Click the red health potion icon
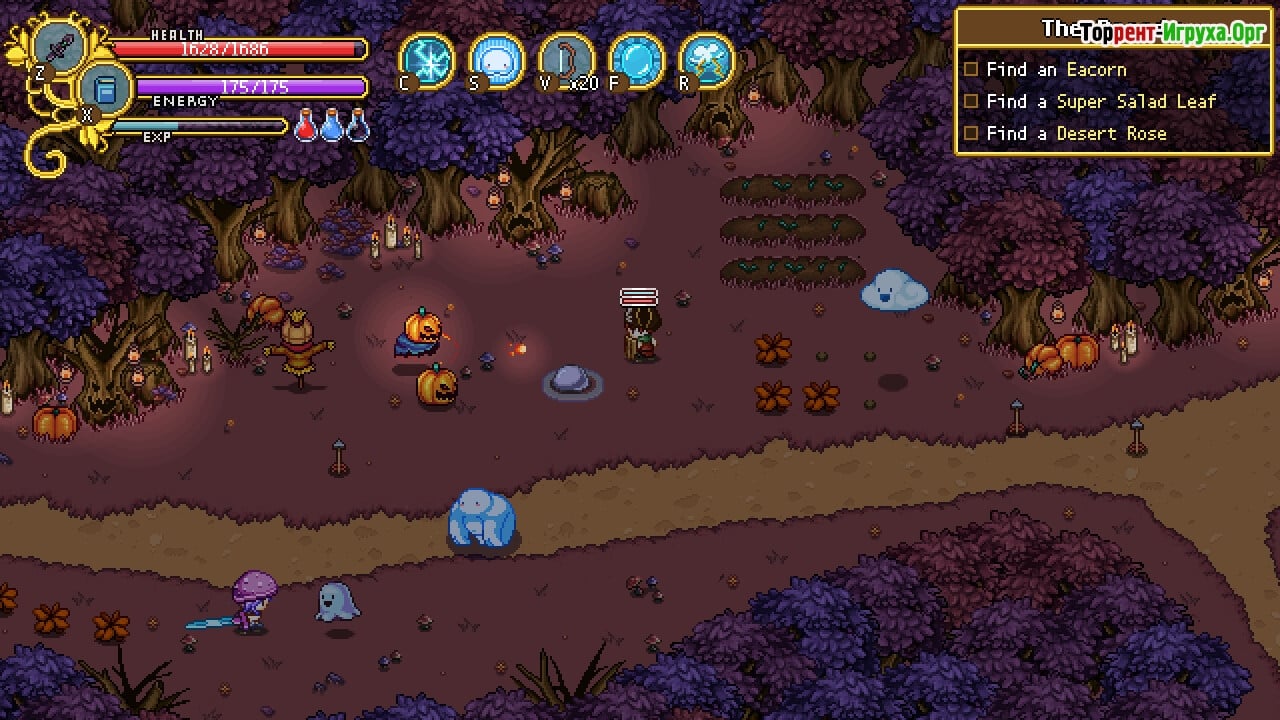Viewport: 1280px width, 720px height. (307, 127)
